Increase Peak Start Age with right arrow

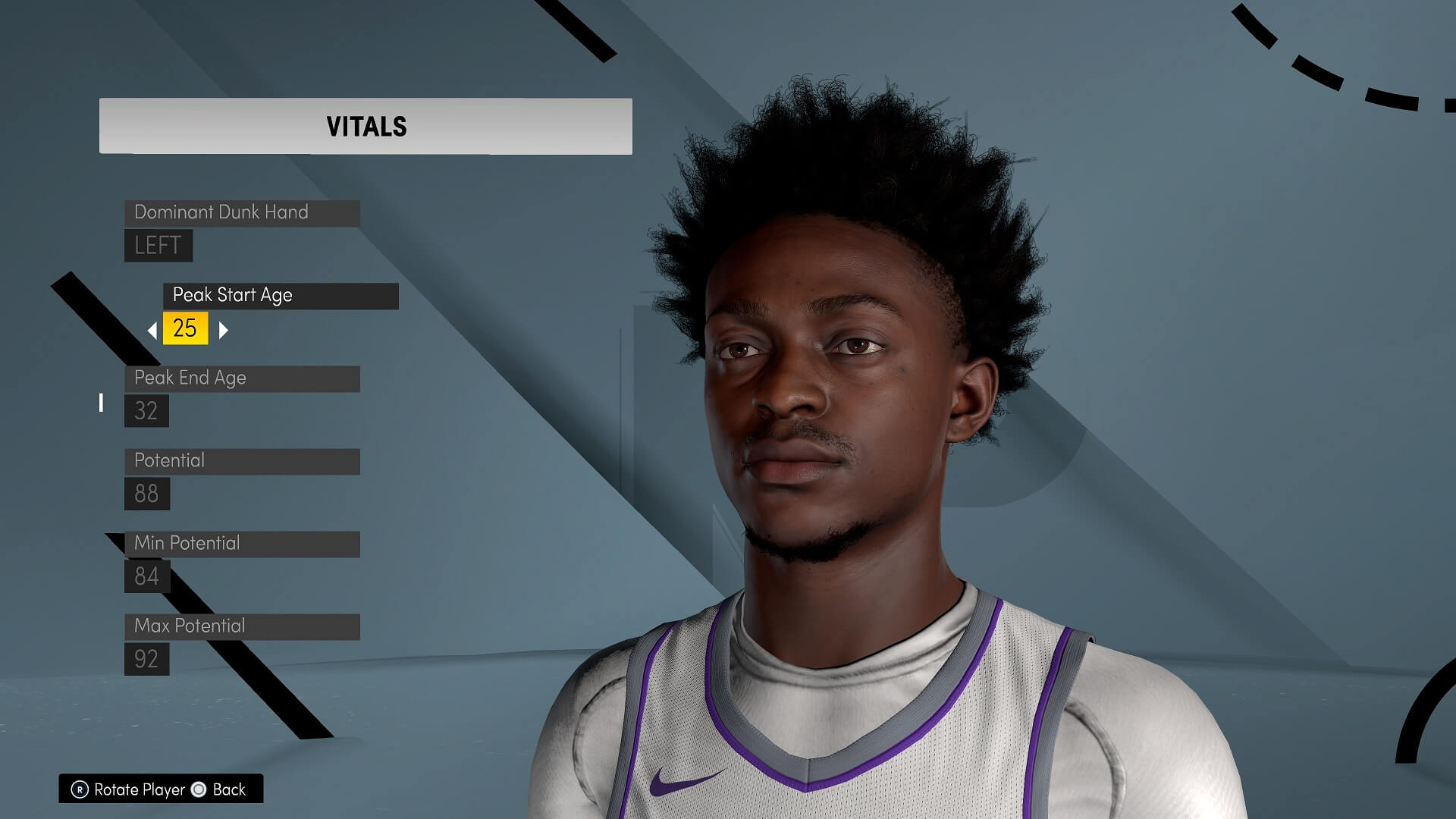tap(223, 330)
